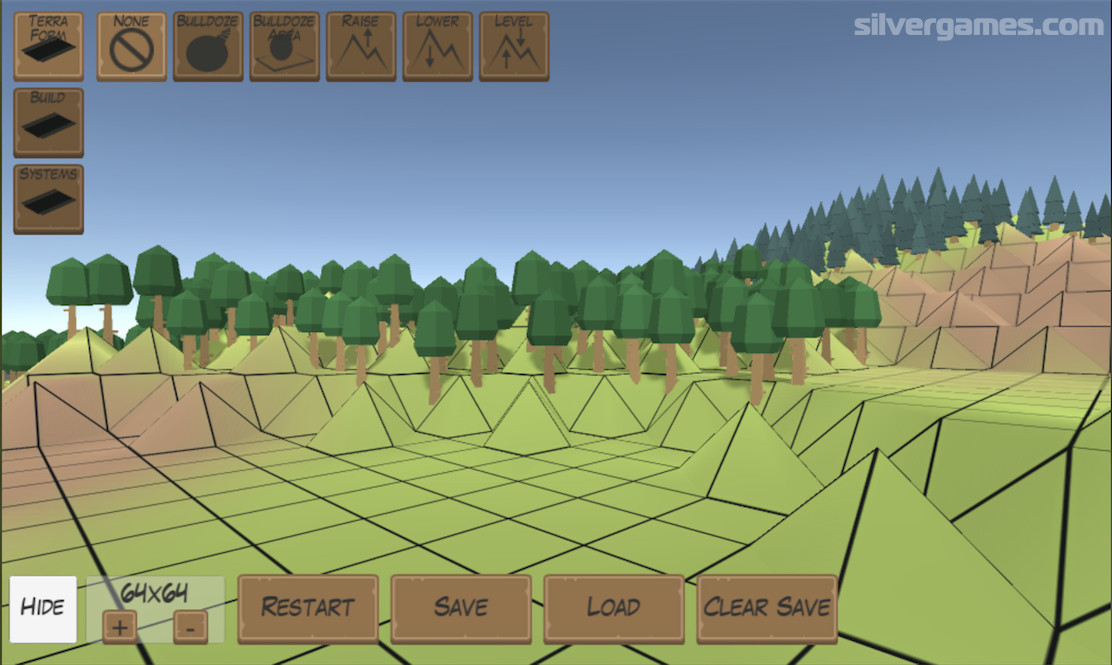Clear the saved data
The height and width of the screenshot is (665, 1112).
tap(767, 608)
